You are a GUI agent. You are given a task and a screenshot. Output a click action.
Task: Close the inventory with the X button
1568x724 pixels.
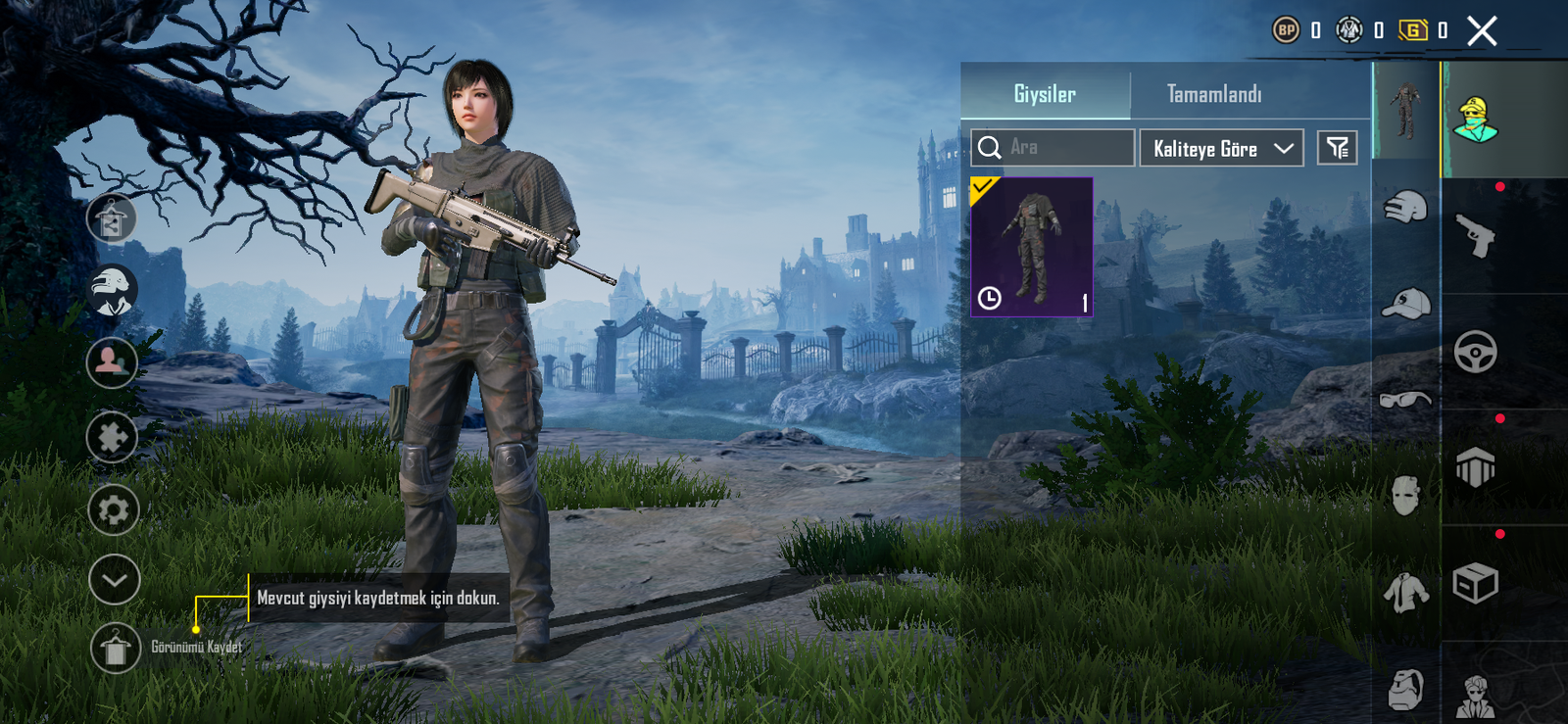pos(1482,31)
